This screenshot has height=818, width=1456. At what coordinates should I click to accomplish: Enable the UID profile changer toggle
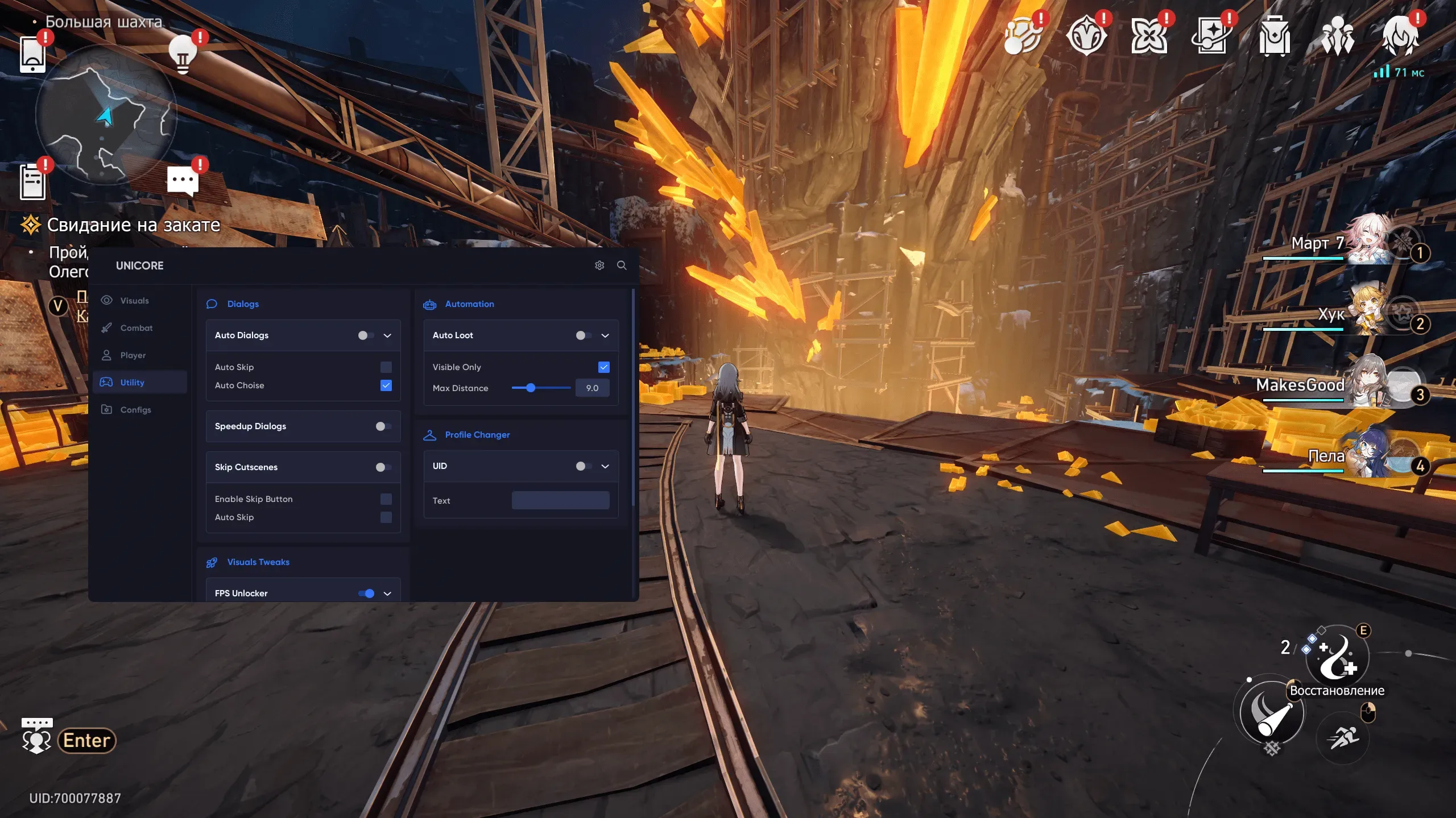point(584,466)
